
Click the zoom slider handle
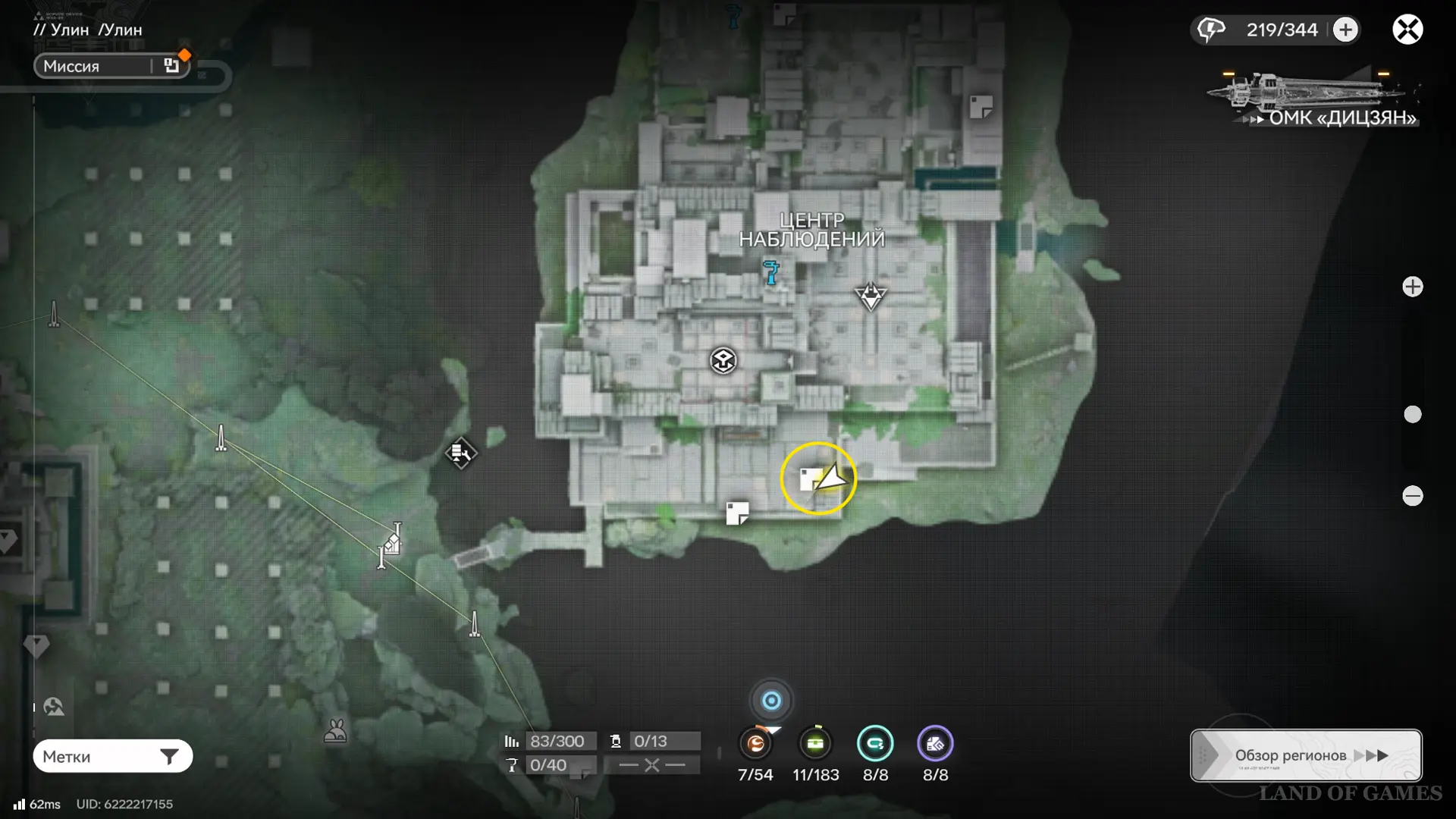point(1412,414)
